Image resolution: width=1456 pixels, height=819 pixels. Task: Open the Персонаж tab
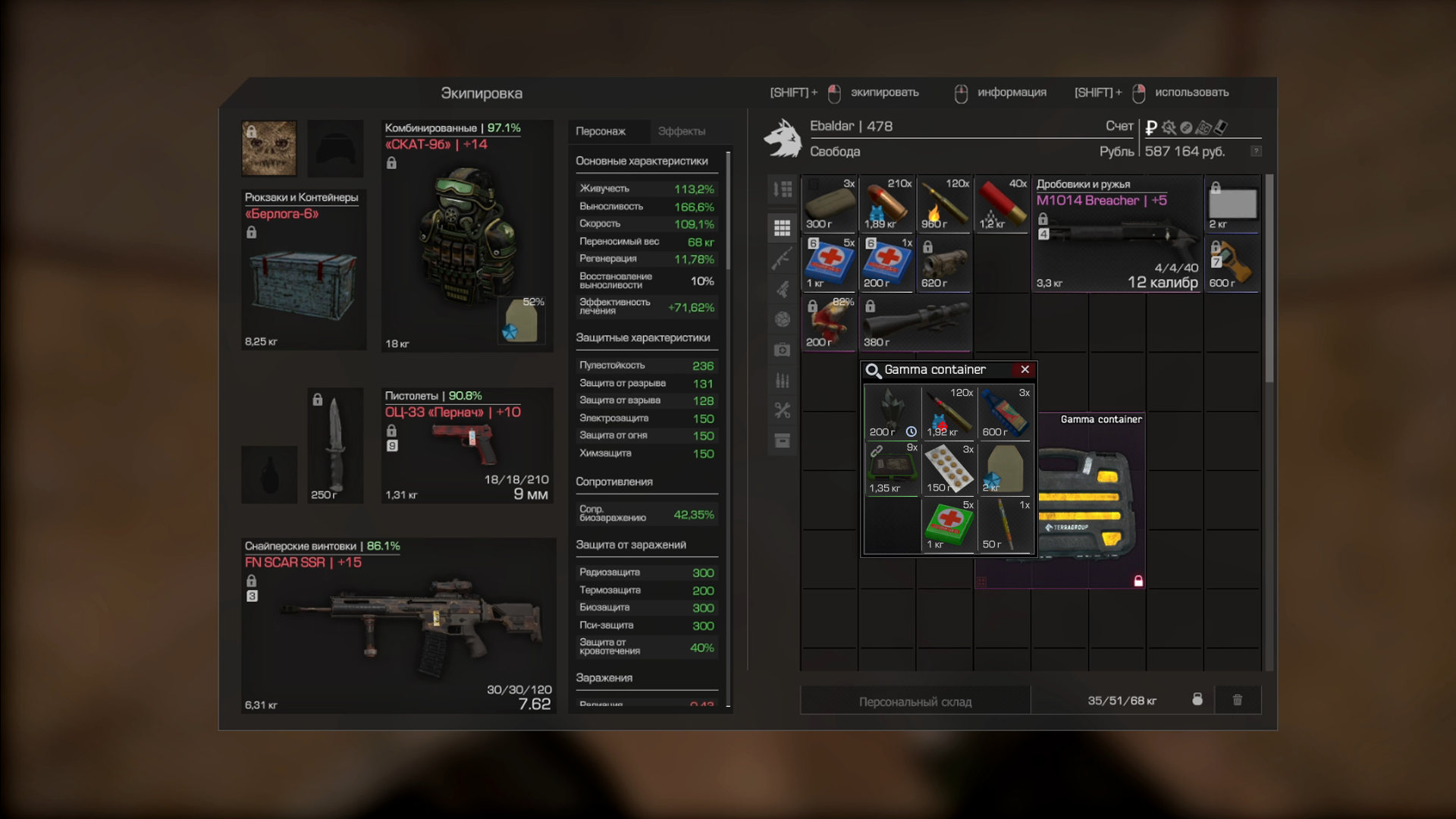pos(601,131)
